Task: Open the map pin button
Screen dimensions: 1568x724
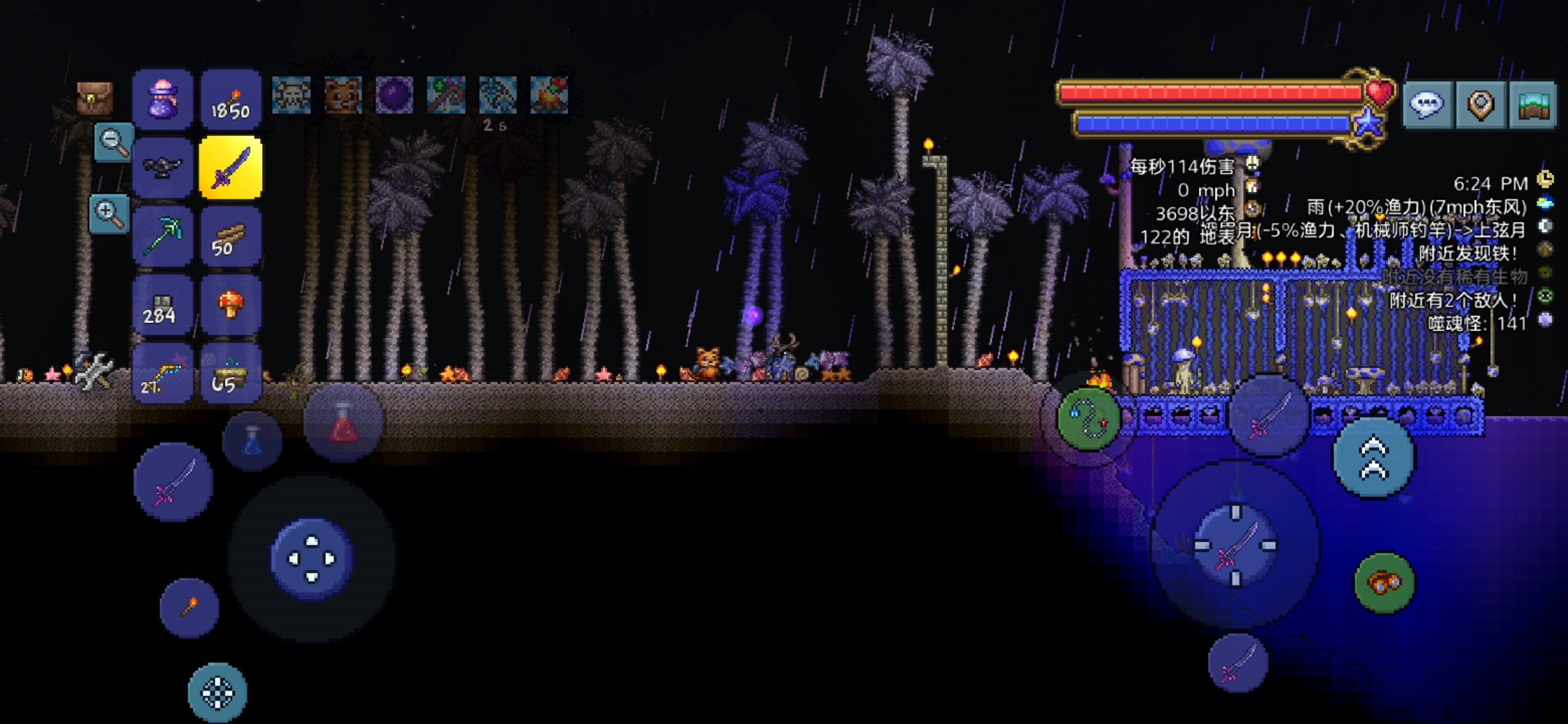Action: click(x=1481, y=105)
